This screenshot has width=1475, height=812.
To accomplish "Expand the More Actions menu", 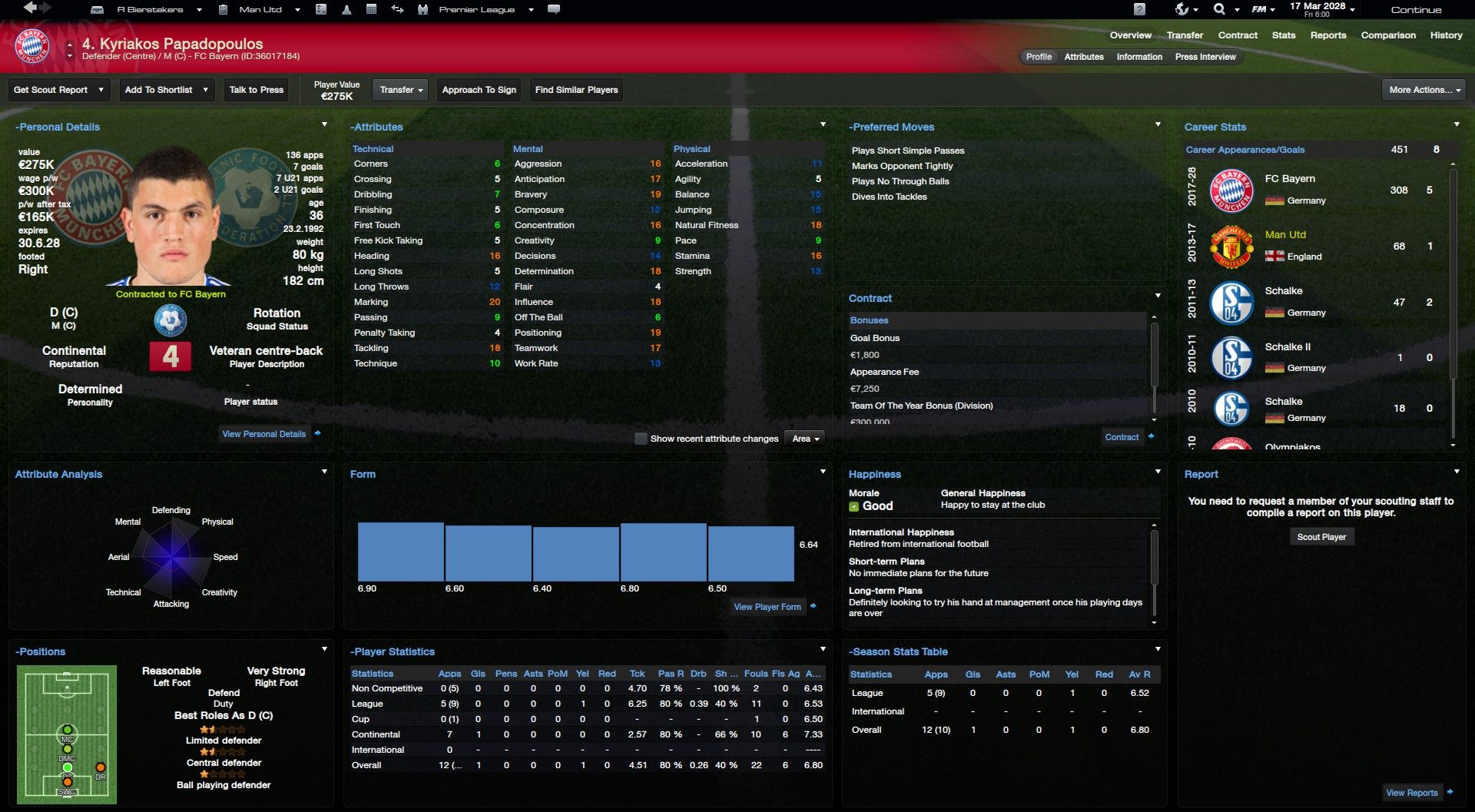I will point(1424,90).
